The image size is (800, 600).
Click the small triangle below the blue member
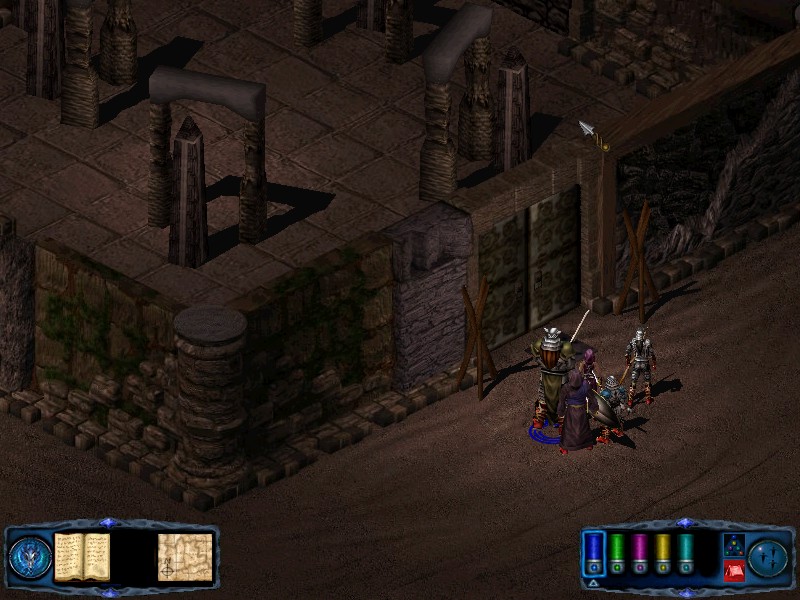click(x=594, y=581)
